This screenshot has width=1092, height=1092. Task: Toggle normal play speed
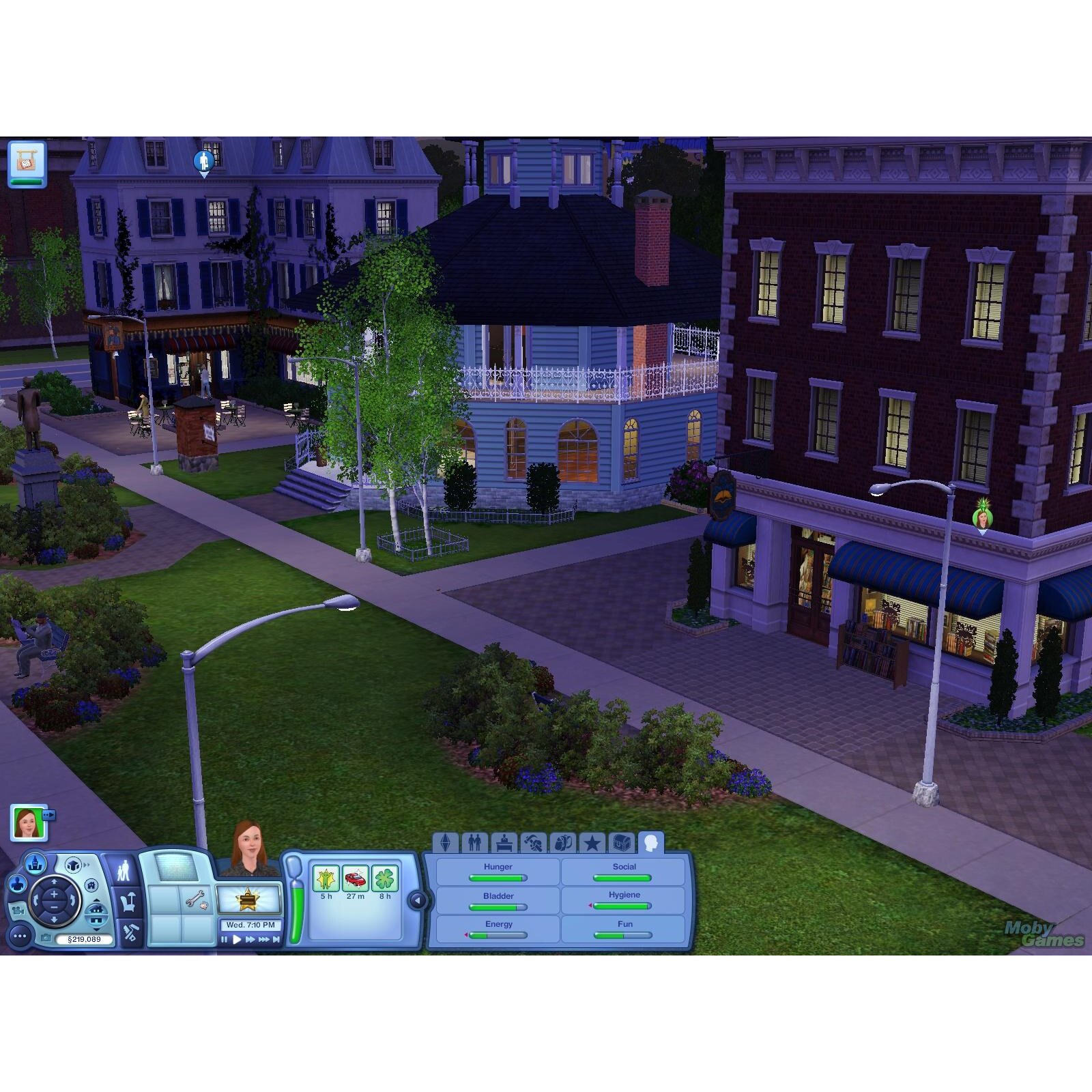point(237,938)
